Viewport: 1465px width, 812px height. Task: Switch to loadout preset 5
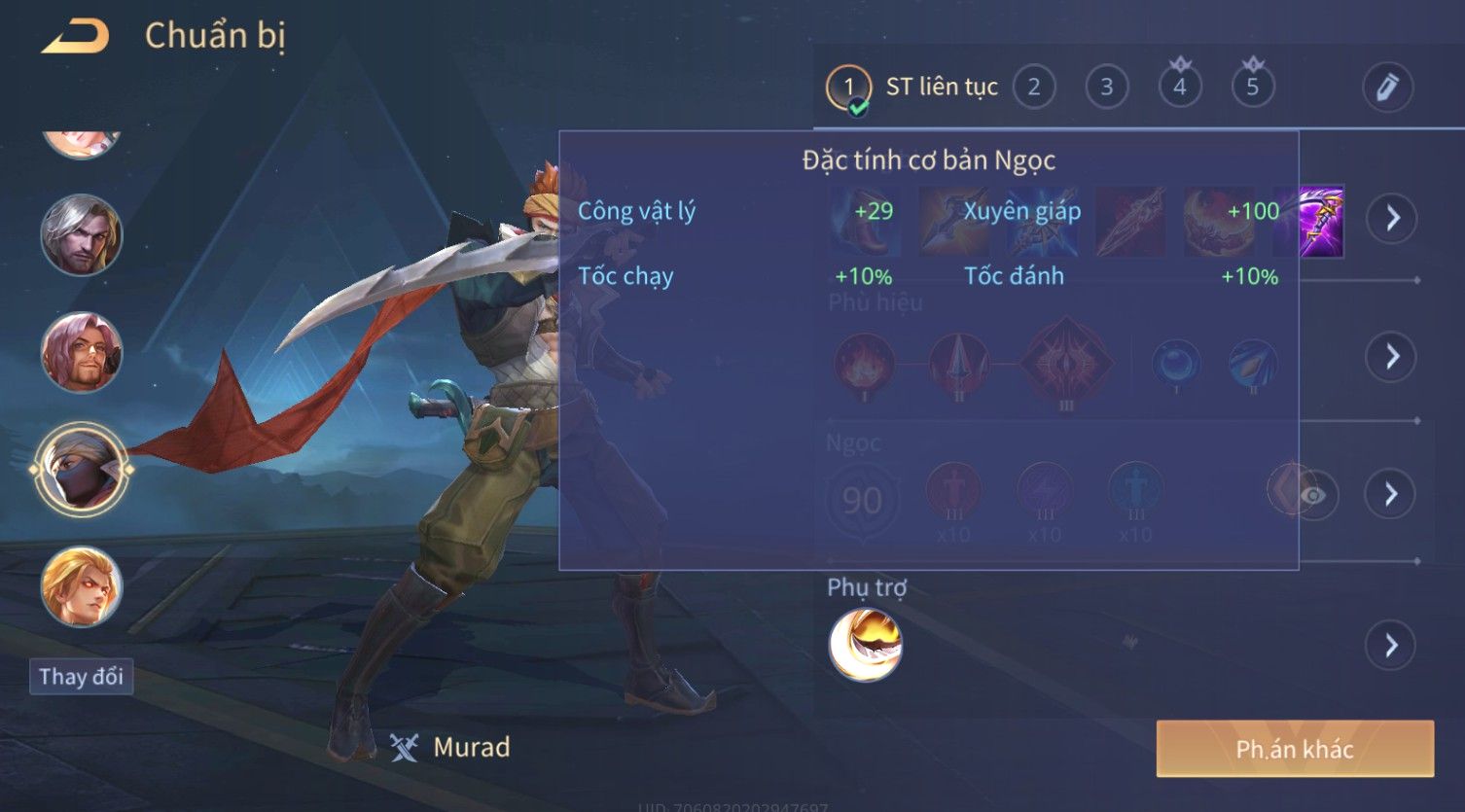(1252, 88)
